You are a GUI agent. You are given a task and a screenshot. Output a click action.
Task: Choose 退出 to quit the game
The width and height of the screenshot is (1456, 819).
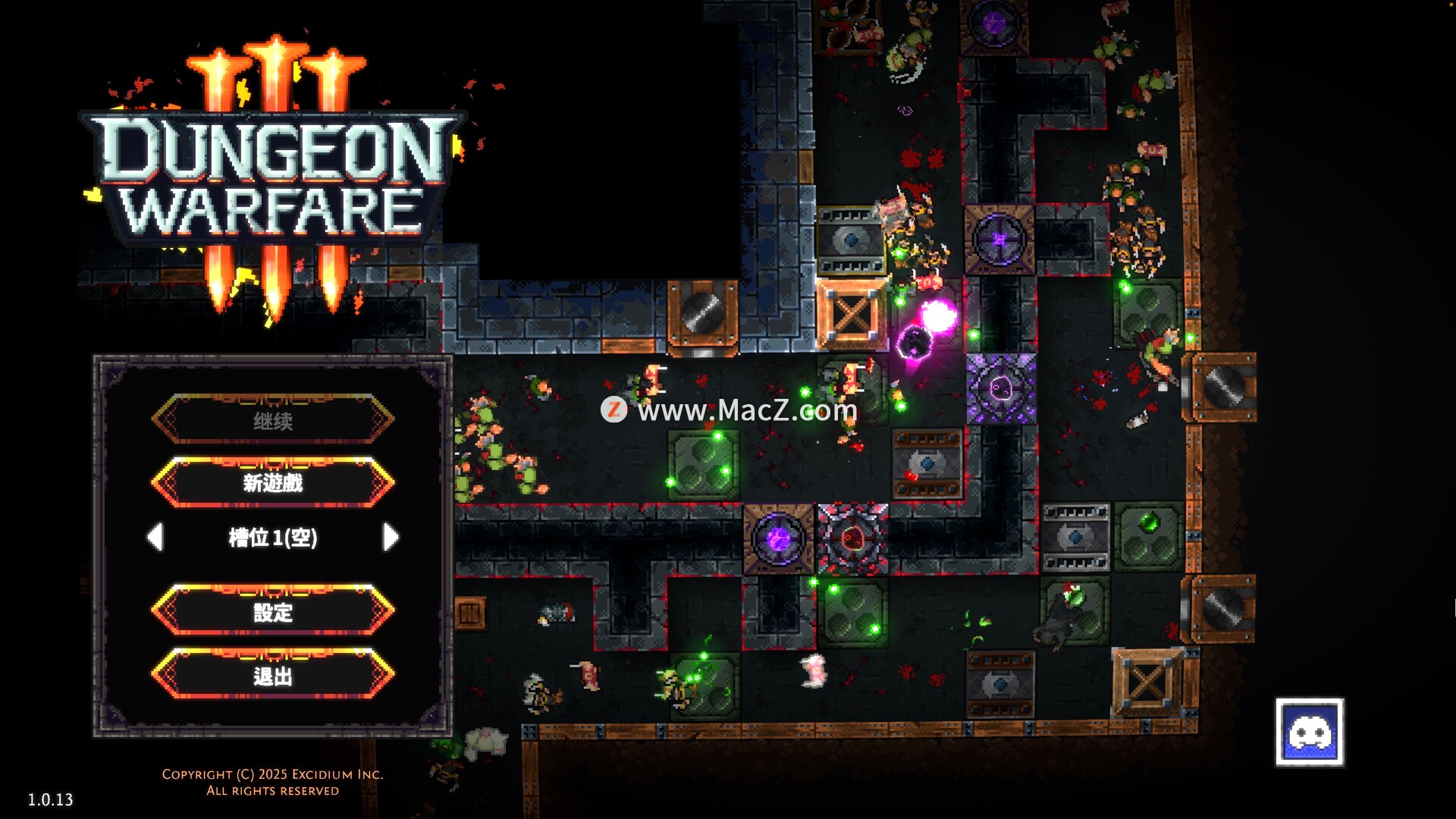pyautogui.click(x=273, y=674)
